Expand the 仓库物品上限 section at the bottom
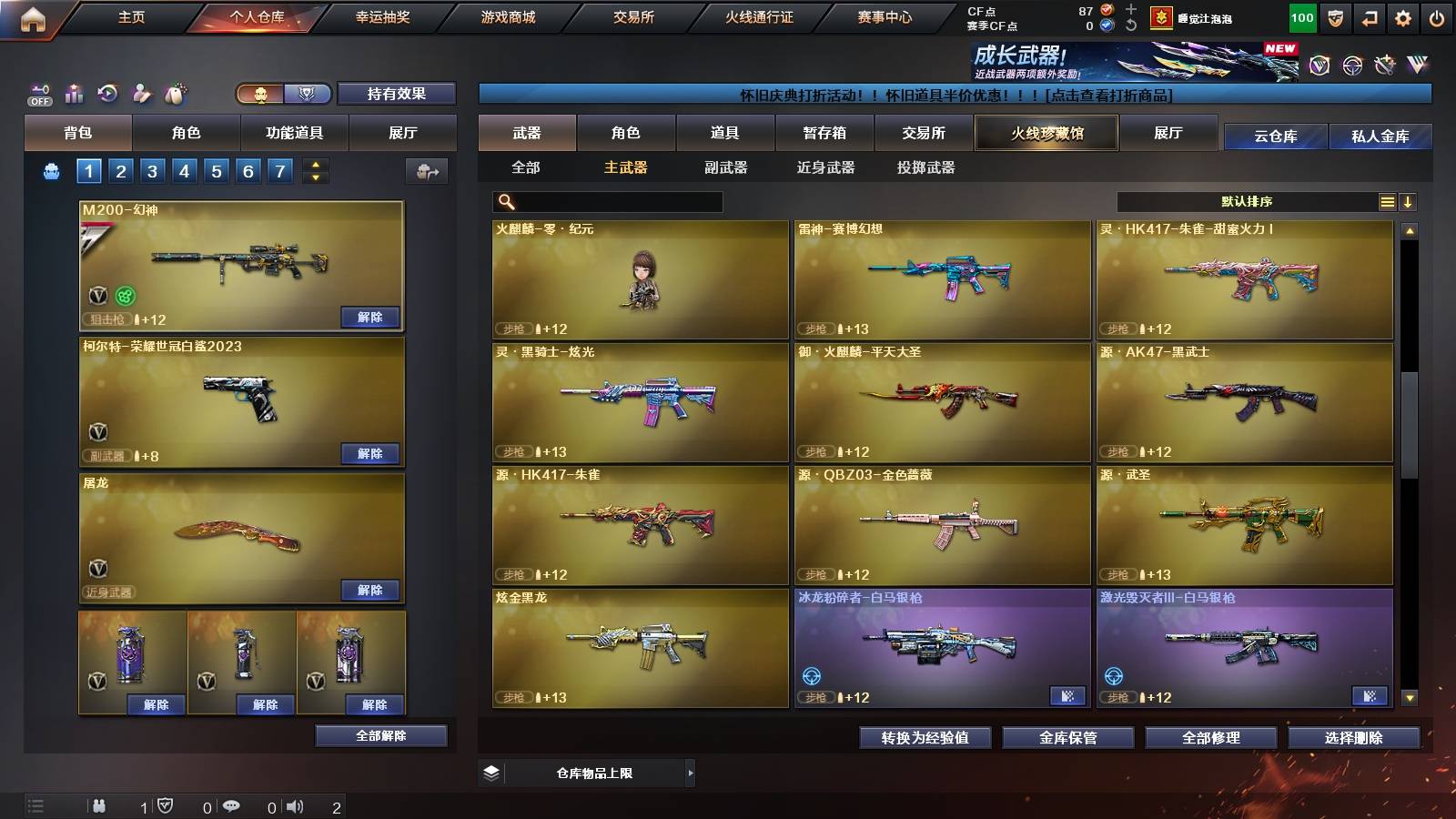1456x819 pixels. pyautogui.click(x=689, y=772)
